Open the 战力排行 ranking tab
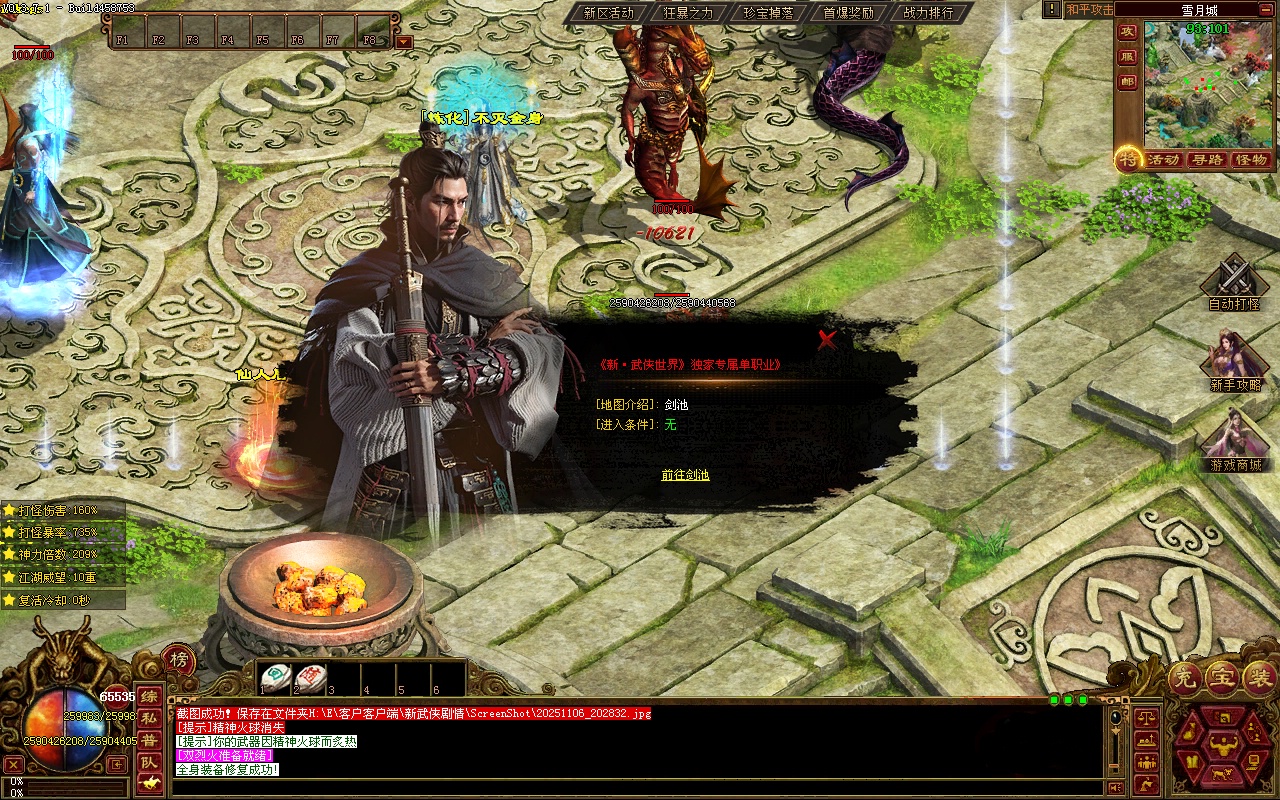 (928, 13)
